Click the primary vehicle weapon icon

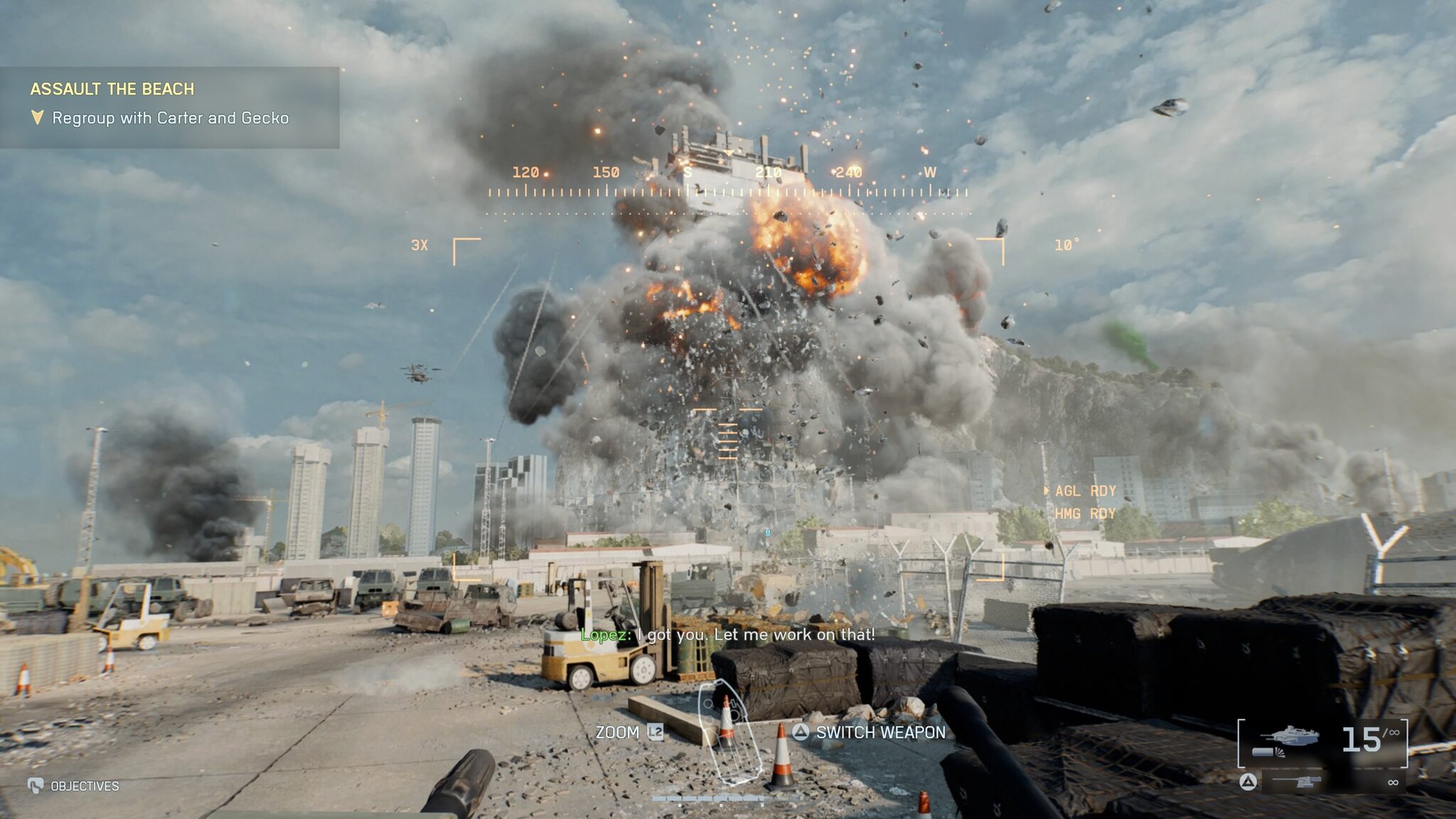1287,741
